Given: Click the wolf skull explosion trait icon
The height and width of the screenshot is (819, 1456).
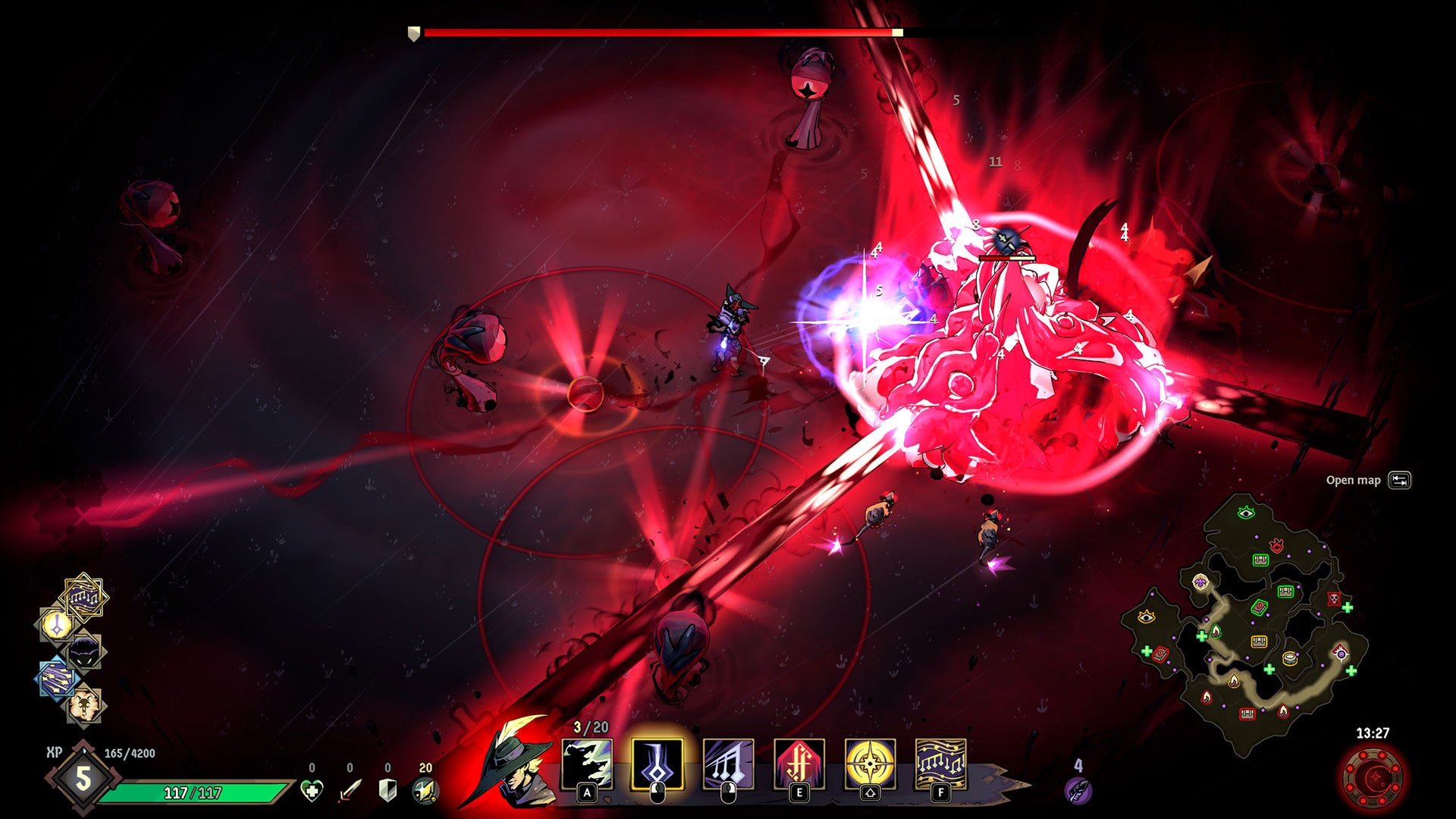Looking at the screenshot, I should [83, 705].
